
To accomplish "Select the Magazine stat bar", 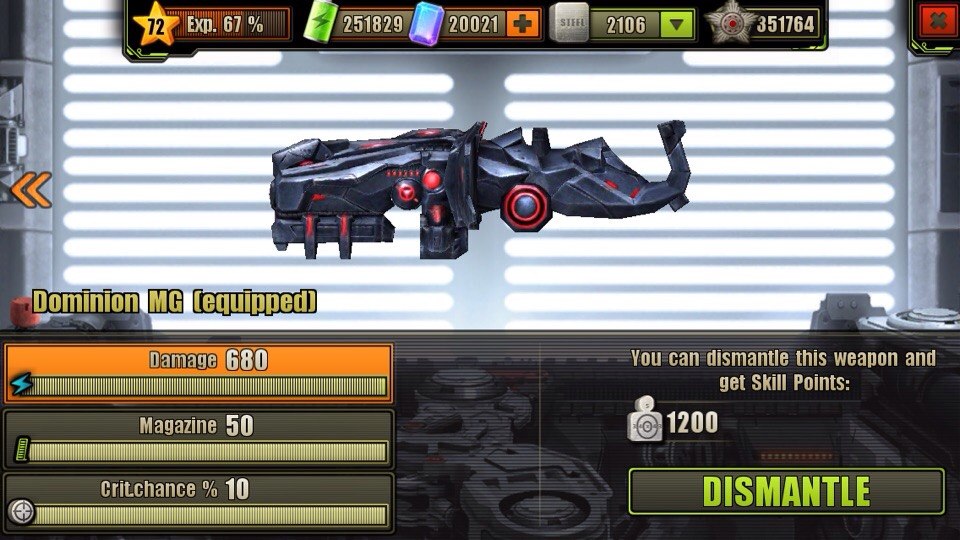I will tap(198, 438).
